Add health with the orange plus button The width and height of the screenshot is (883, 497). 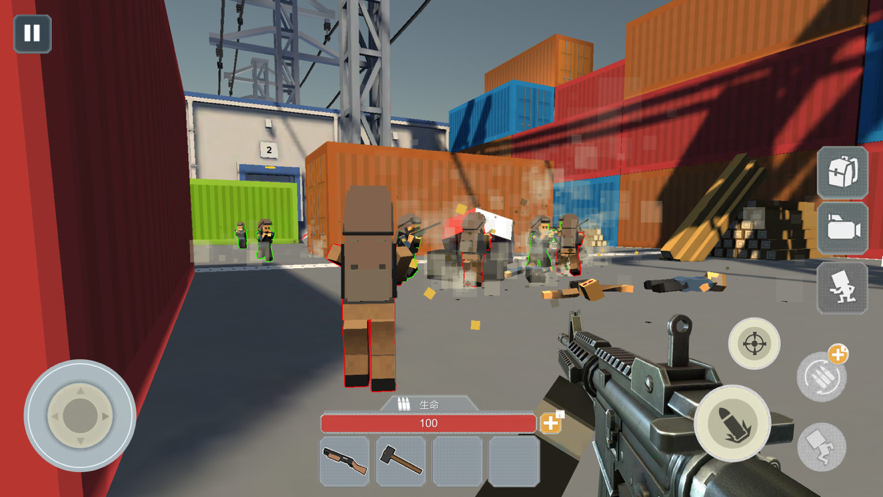click(x=551, y=423)
